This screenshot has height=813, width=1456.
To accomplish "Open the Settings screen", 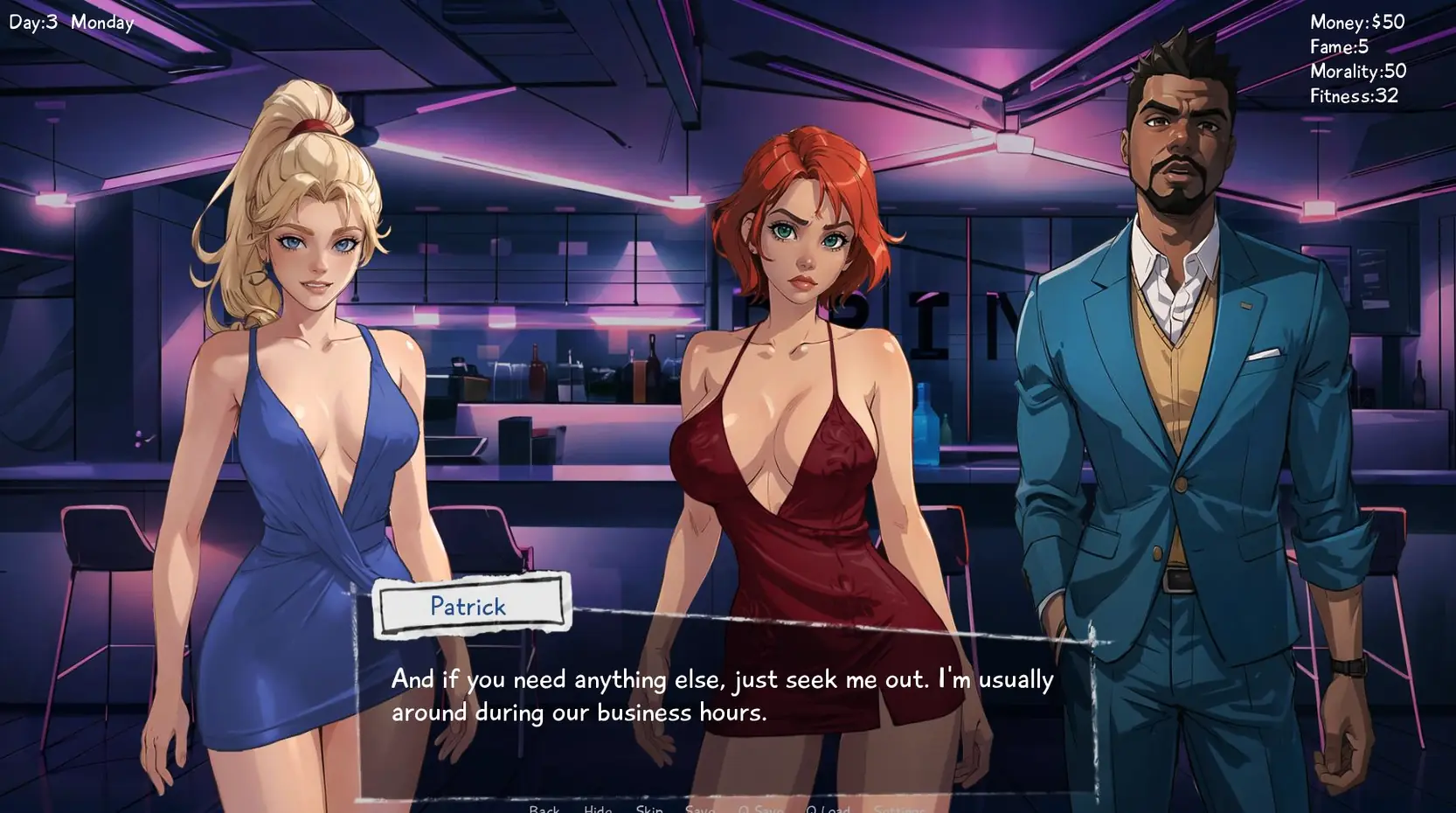I will tap(898, 809).
